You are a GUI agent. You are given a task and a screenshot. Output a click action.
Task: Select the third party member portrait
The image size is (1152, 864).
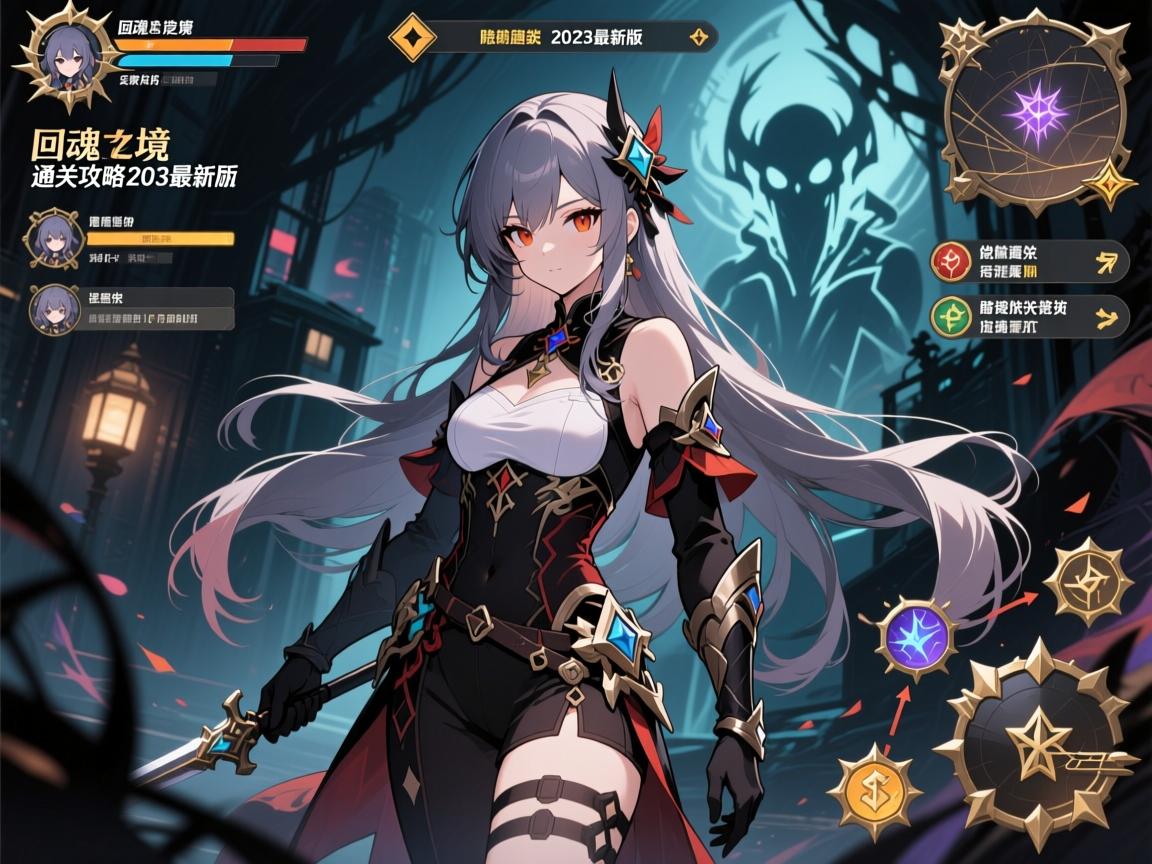click(x=54, y=308)
